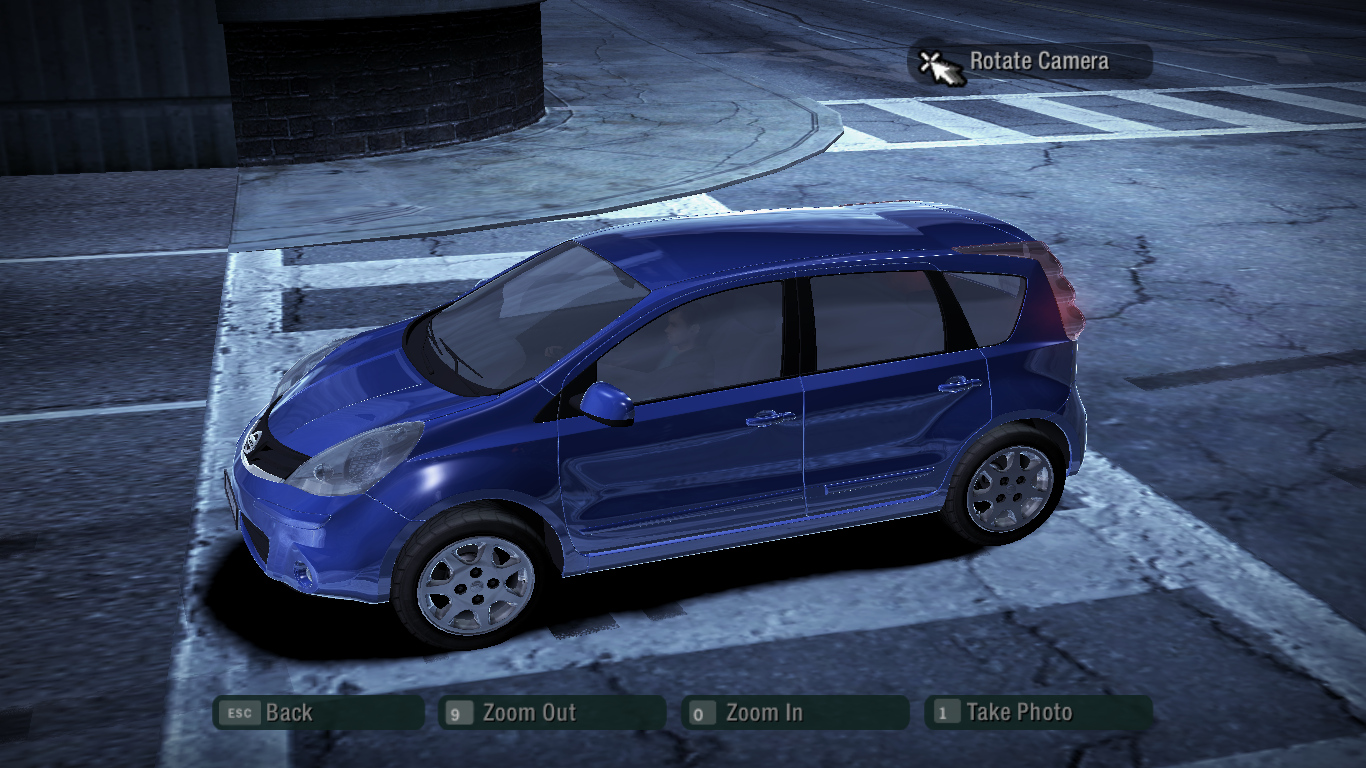This screenshot has height=768, width=1366.
Task: Click the Zoom Out button
Action: click(x=551, y=713)
